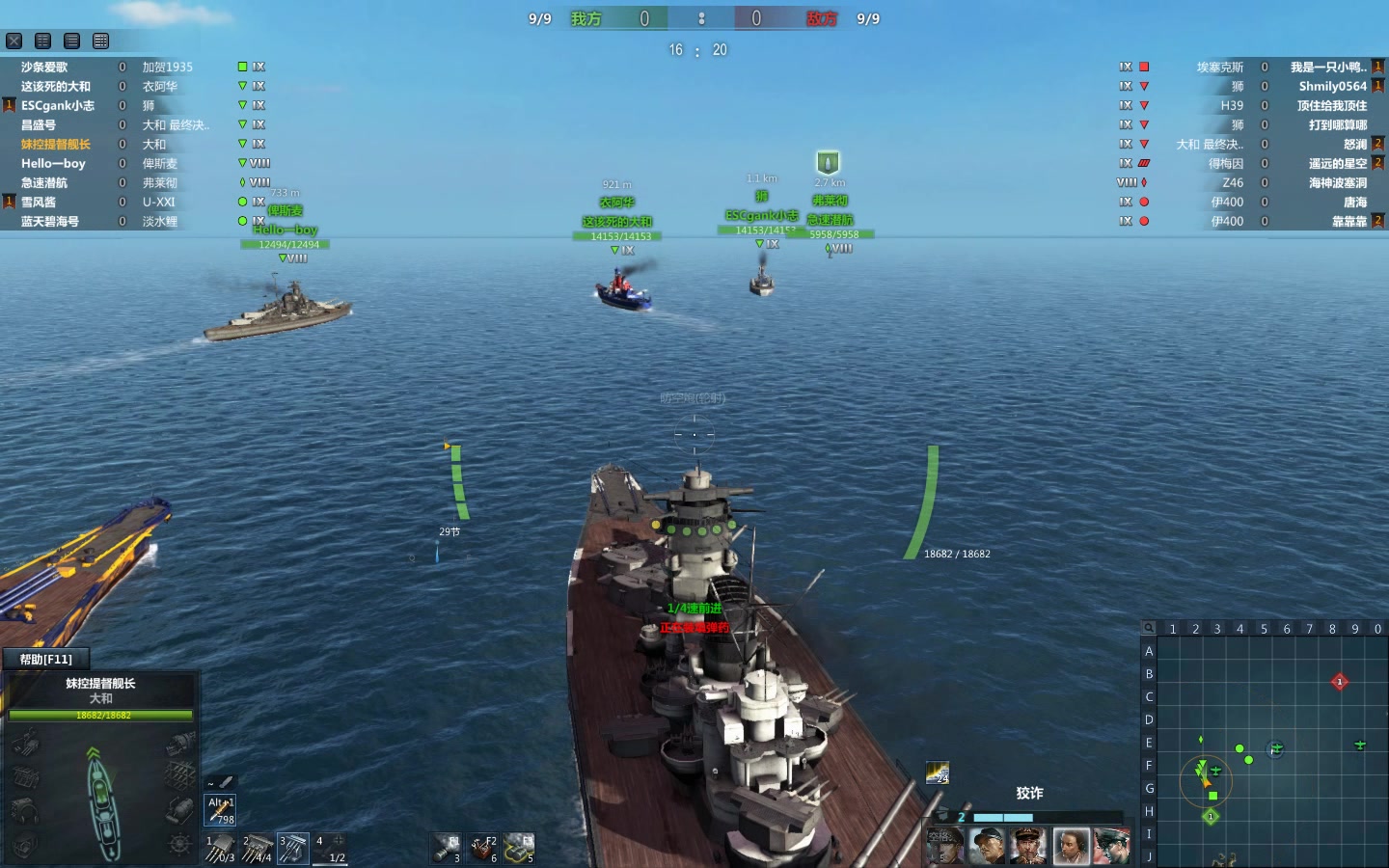
Task: Select highlighted weapon slot 3
Action: pos(293,848)
